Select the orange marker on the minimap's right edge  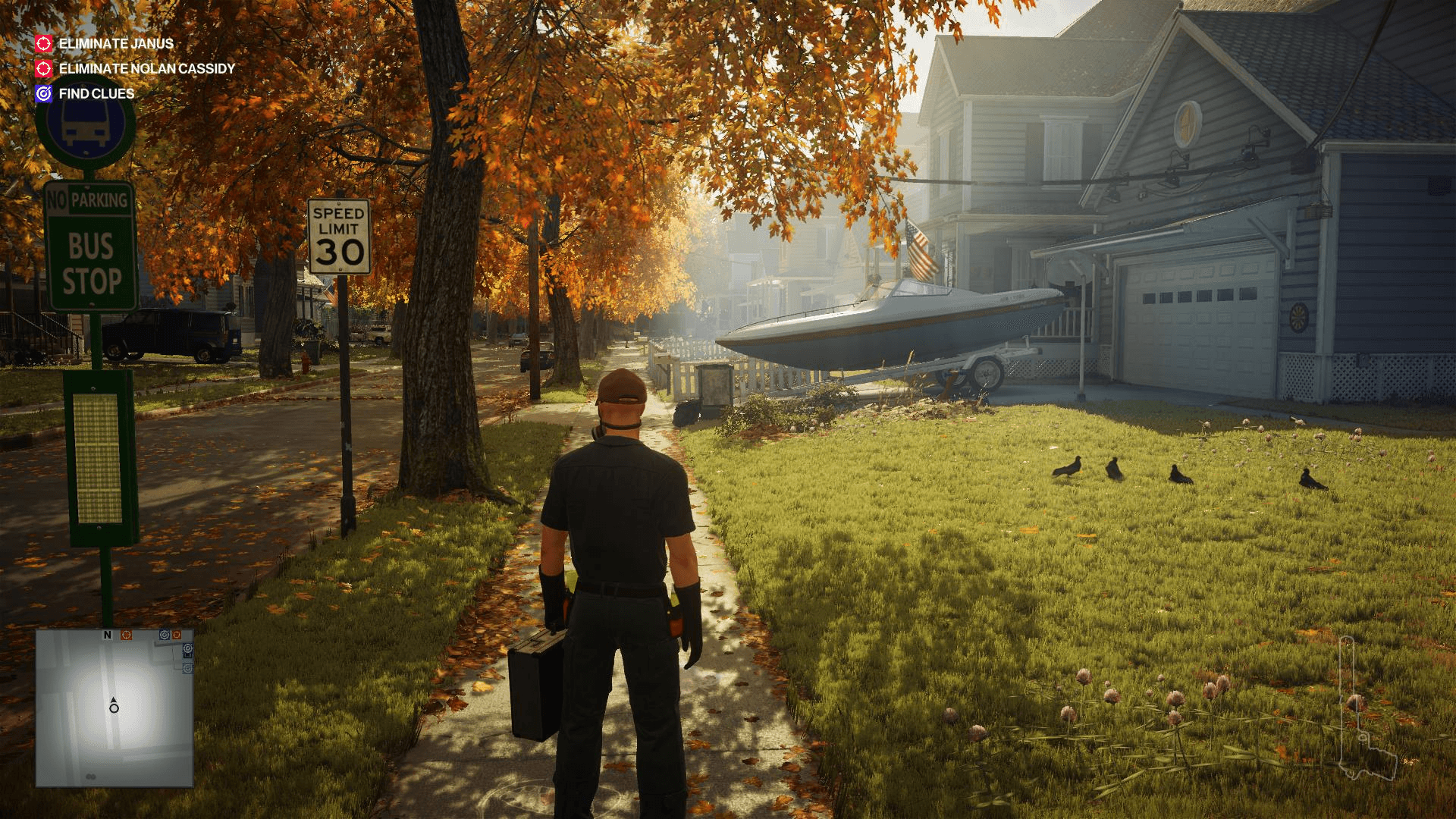(x=177, y=635)
